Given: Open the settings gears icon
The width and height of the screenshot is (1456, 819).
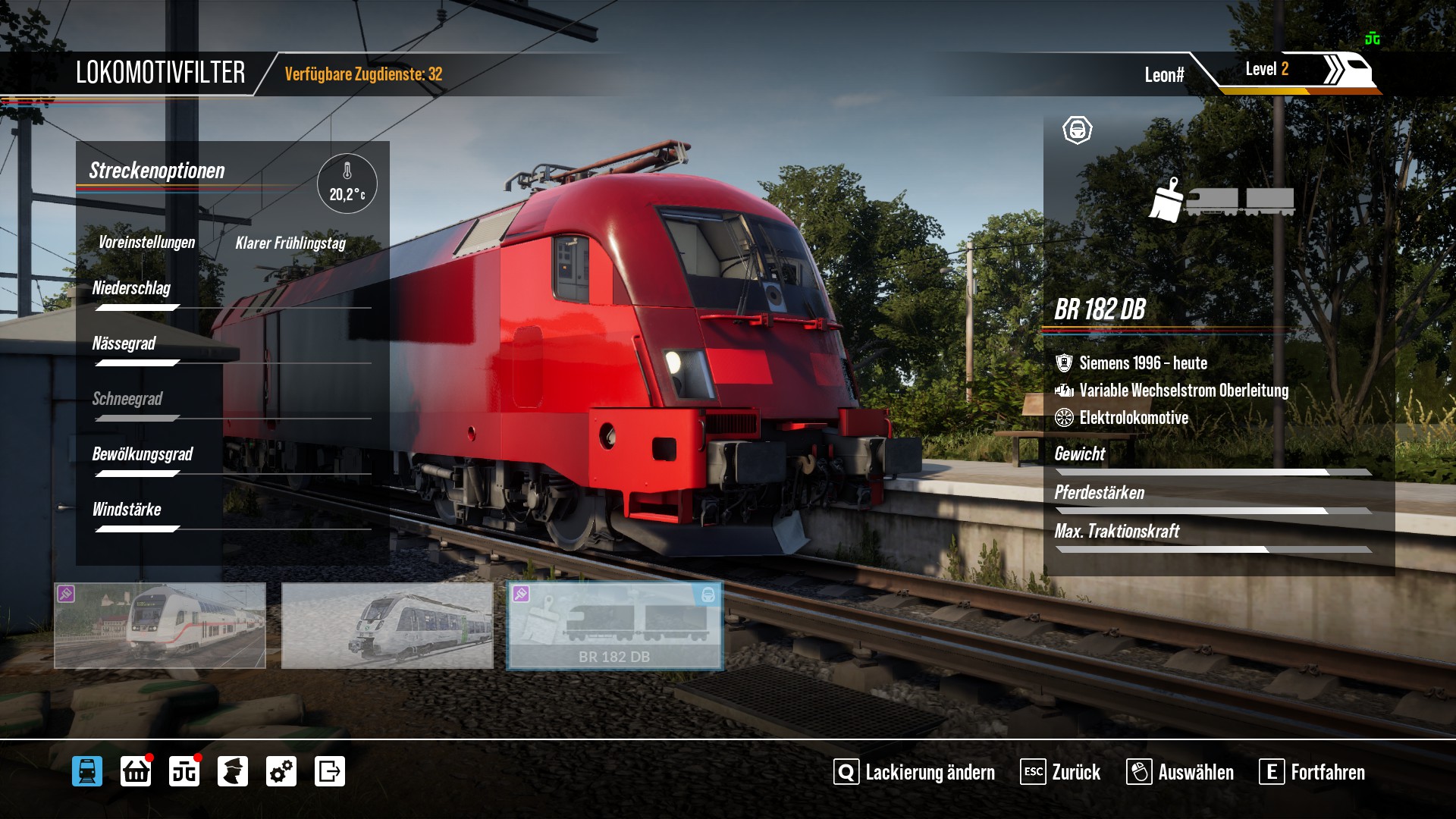Looking at the screenshot, I should (281, 771).
